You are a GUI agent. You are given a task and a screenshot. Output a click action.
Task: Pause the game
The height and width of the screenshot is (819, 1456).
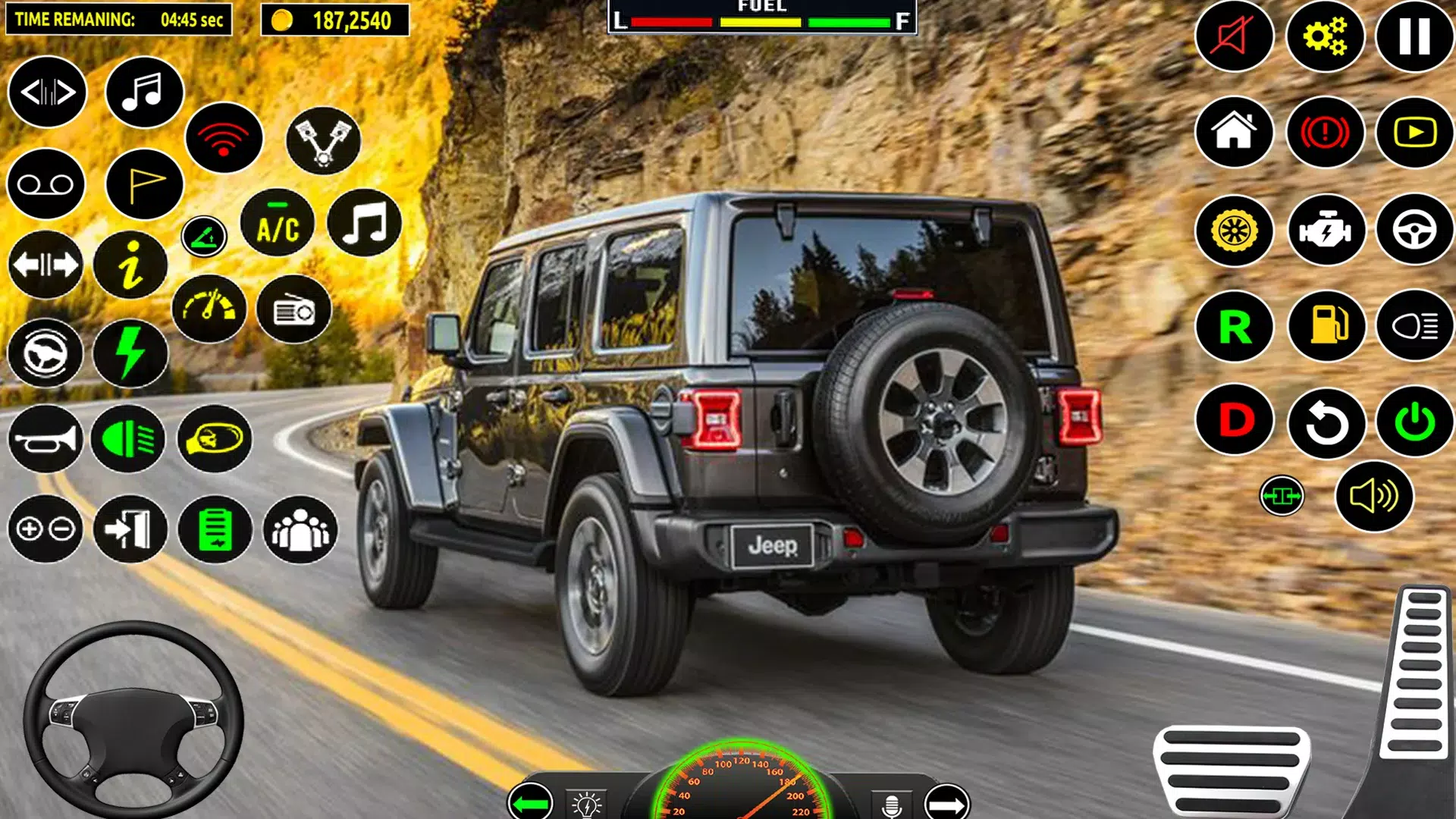1414,36
